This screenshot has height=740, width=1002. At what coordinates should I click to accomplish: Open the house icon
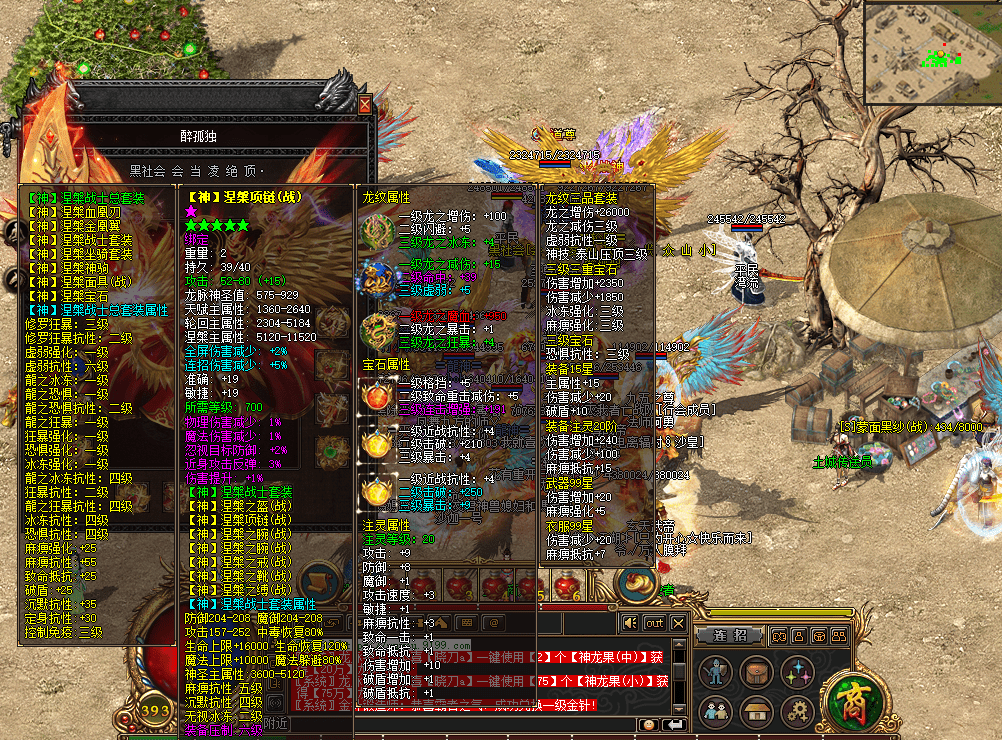pyautogui.click(x=757, y=712)
